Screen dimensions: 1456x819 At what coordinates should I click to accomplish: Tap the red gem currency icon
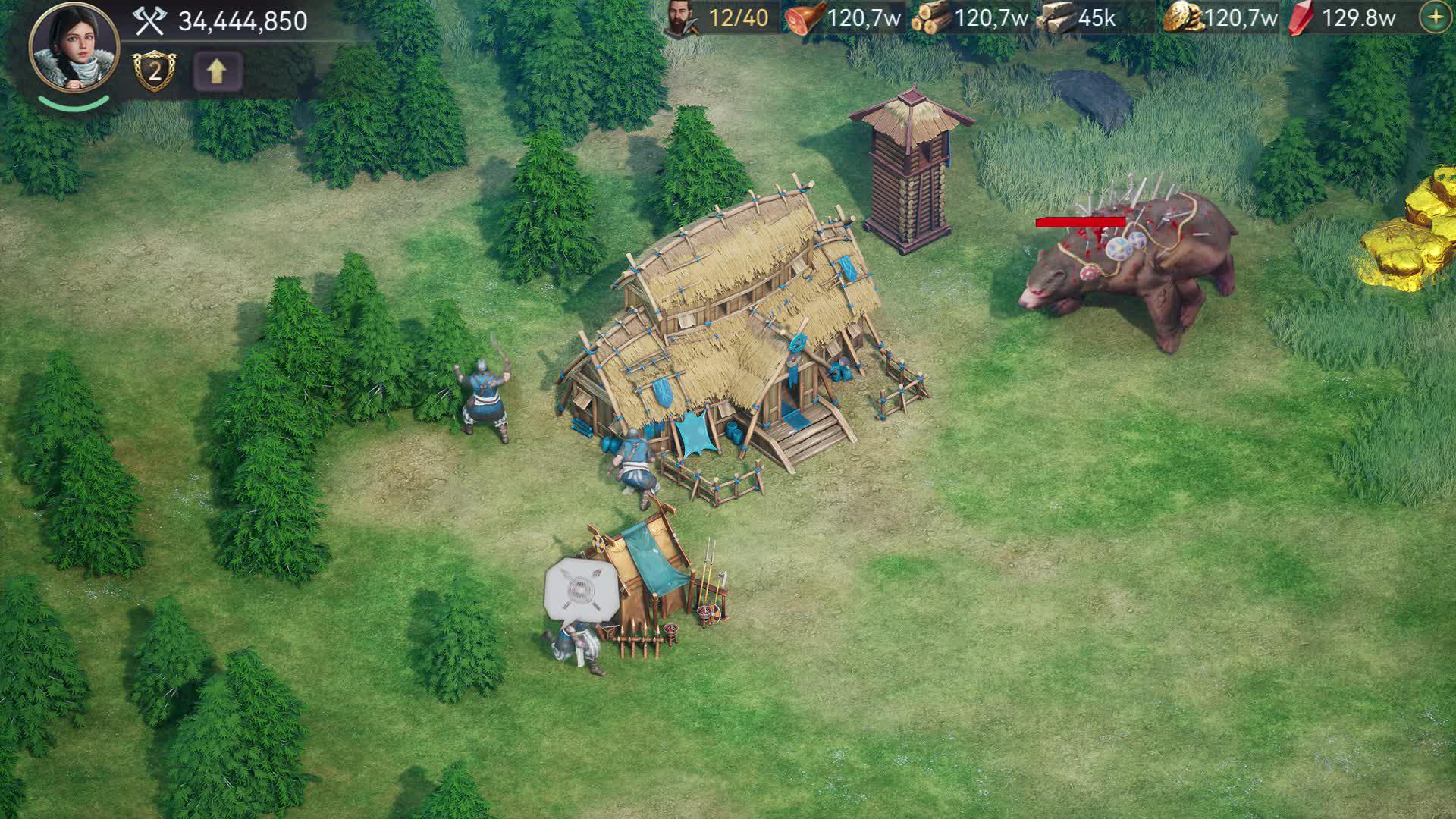click(1301, 17)
